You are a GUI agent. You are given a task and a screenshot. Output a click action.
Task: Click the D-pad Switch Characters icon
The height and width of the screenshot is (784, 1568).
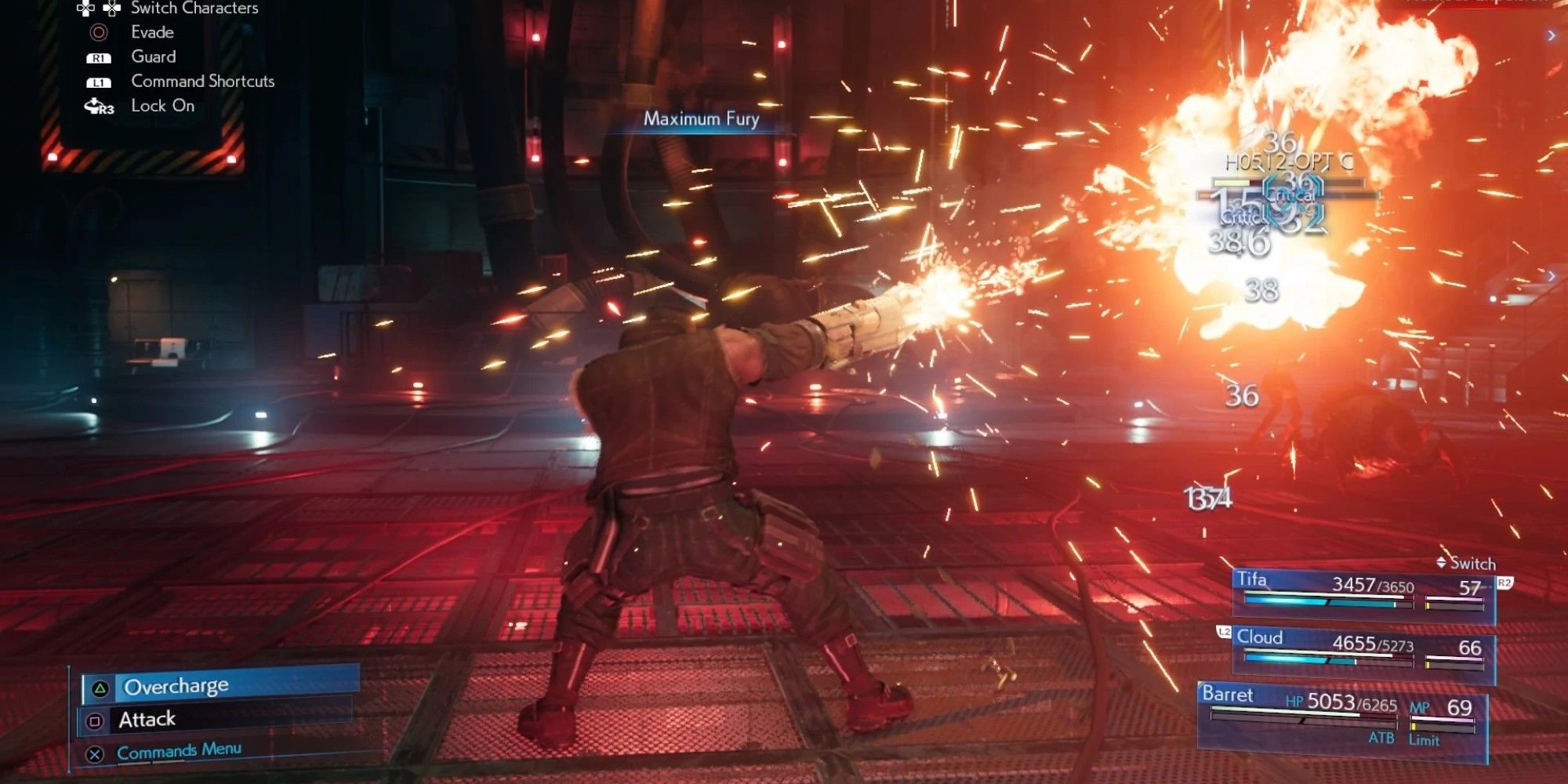pos(100,9)
